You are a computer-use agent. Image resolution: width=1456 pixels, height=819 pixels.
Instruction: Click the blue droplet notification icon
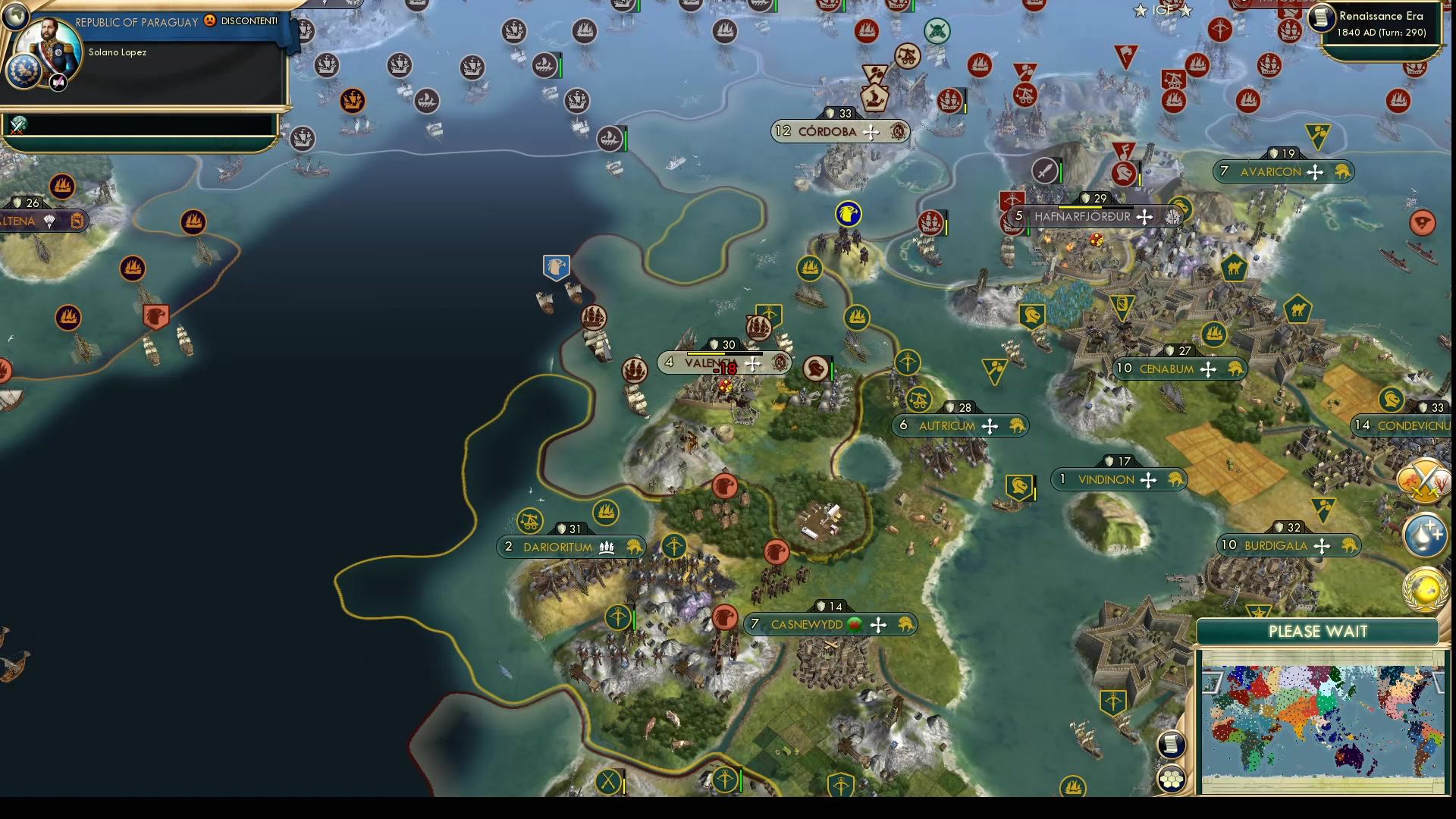[x=1426, y=535]
